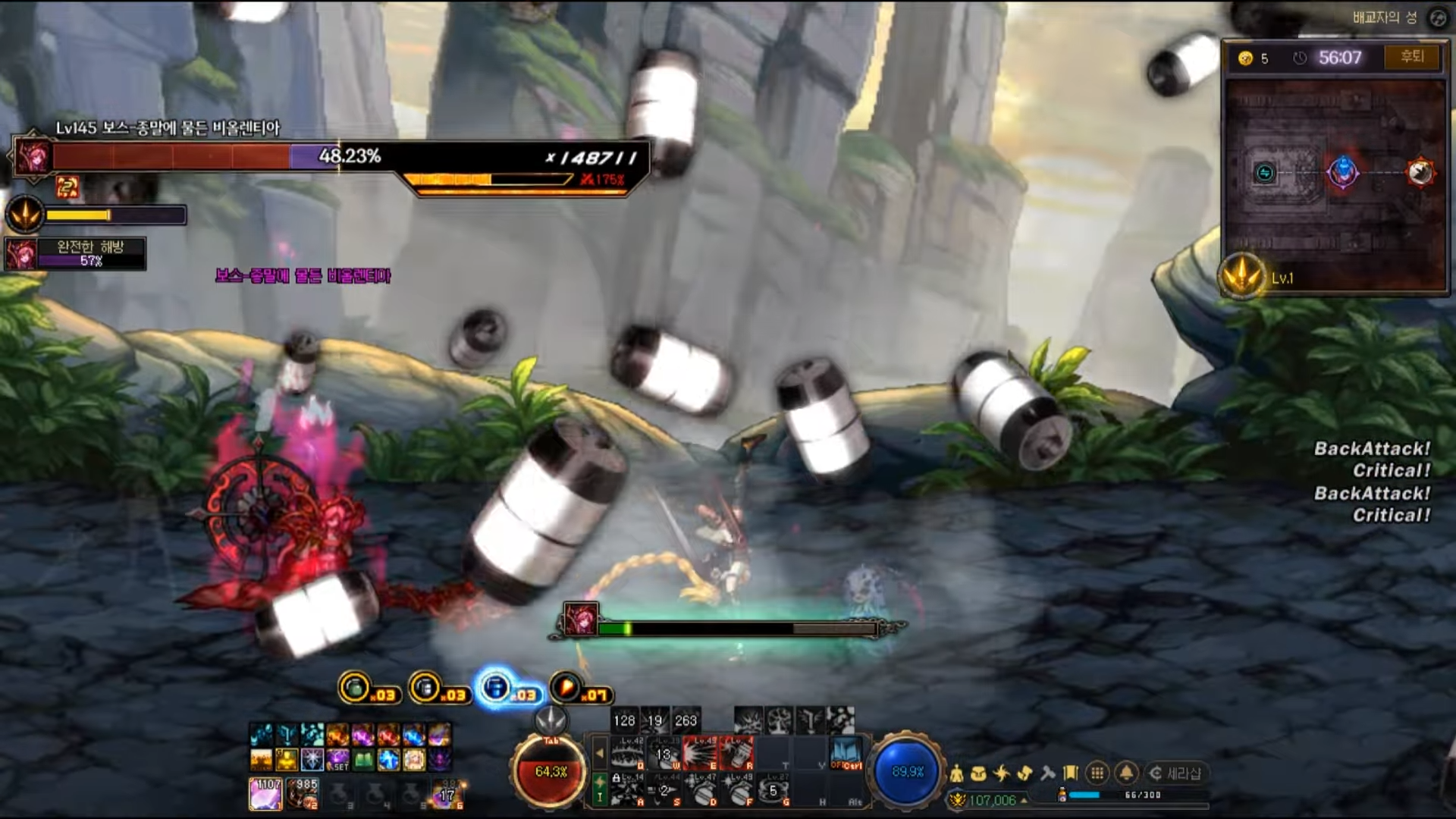The width and height of the screenshot is (1456, 819).
Task: Activate the red E skill slot
Action: [700, 753]
